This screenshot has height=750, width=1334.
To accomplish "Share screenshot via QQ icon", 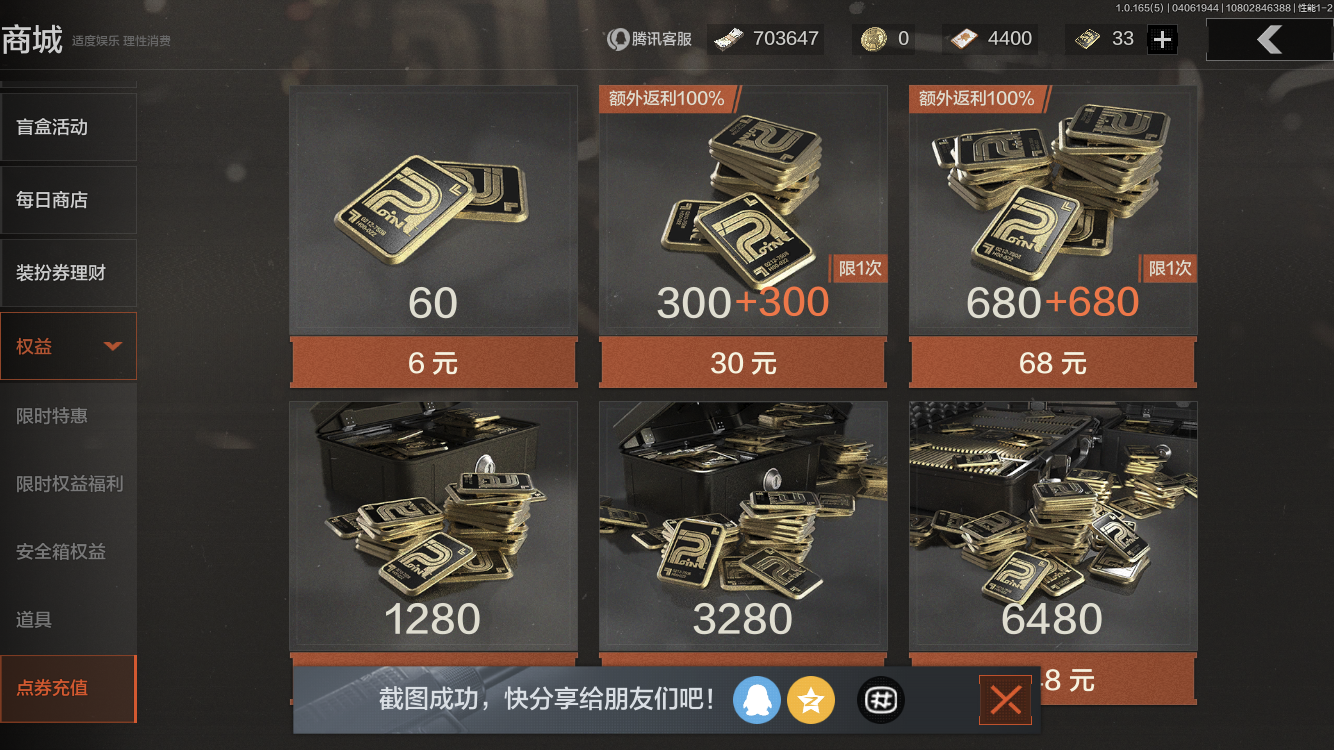I will [757, 700].
